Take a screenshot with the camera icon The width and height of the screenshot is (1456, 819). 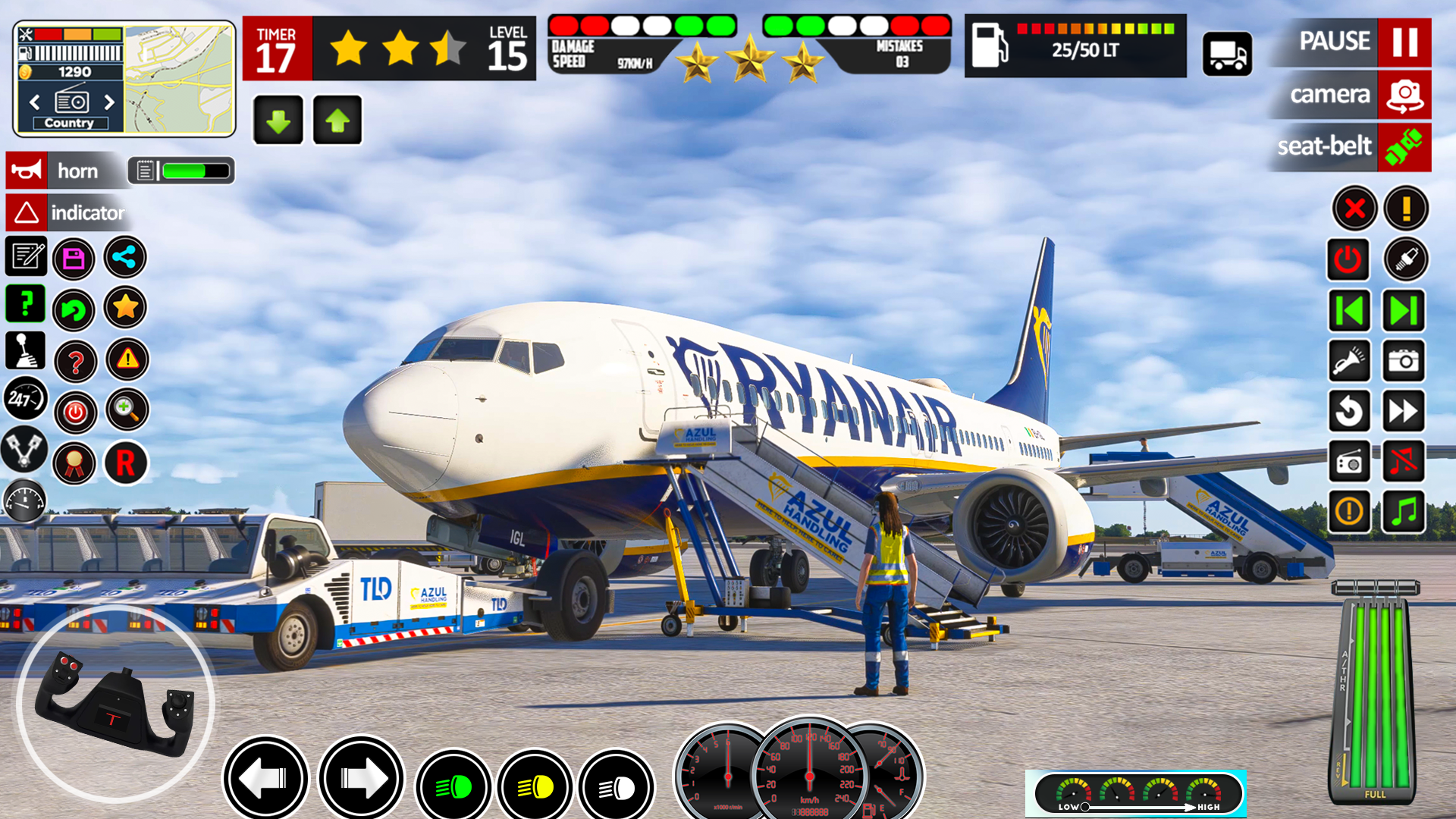[1404, 361]
